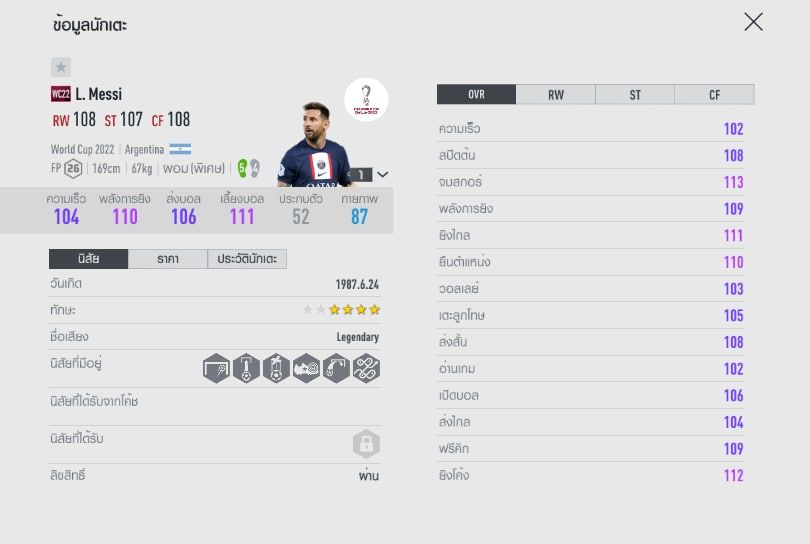Toggle the favorite star for L. Messi
This screenshot has height=544, width=810.
point(61,67)
